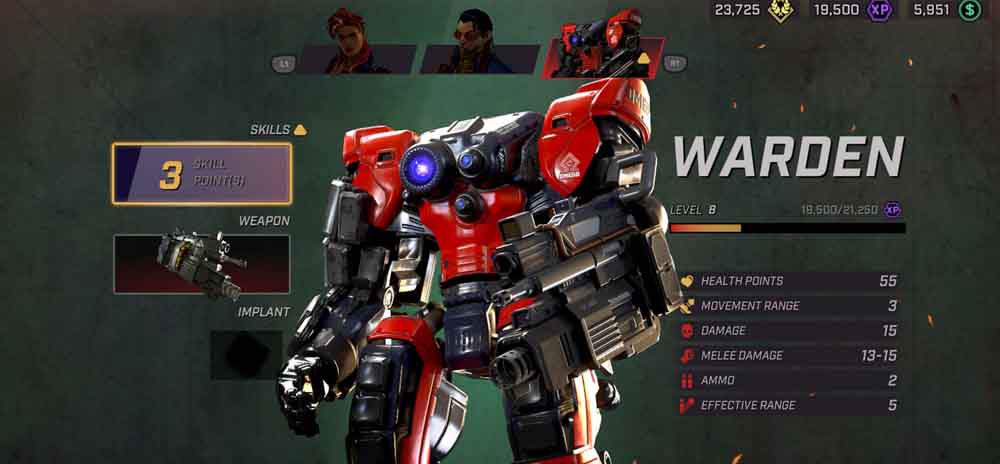Open the empty implant slot
Viewport: 1000px width, 464px height.
(245, 355)
